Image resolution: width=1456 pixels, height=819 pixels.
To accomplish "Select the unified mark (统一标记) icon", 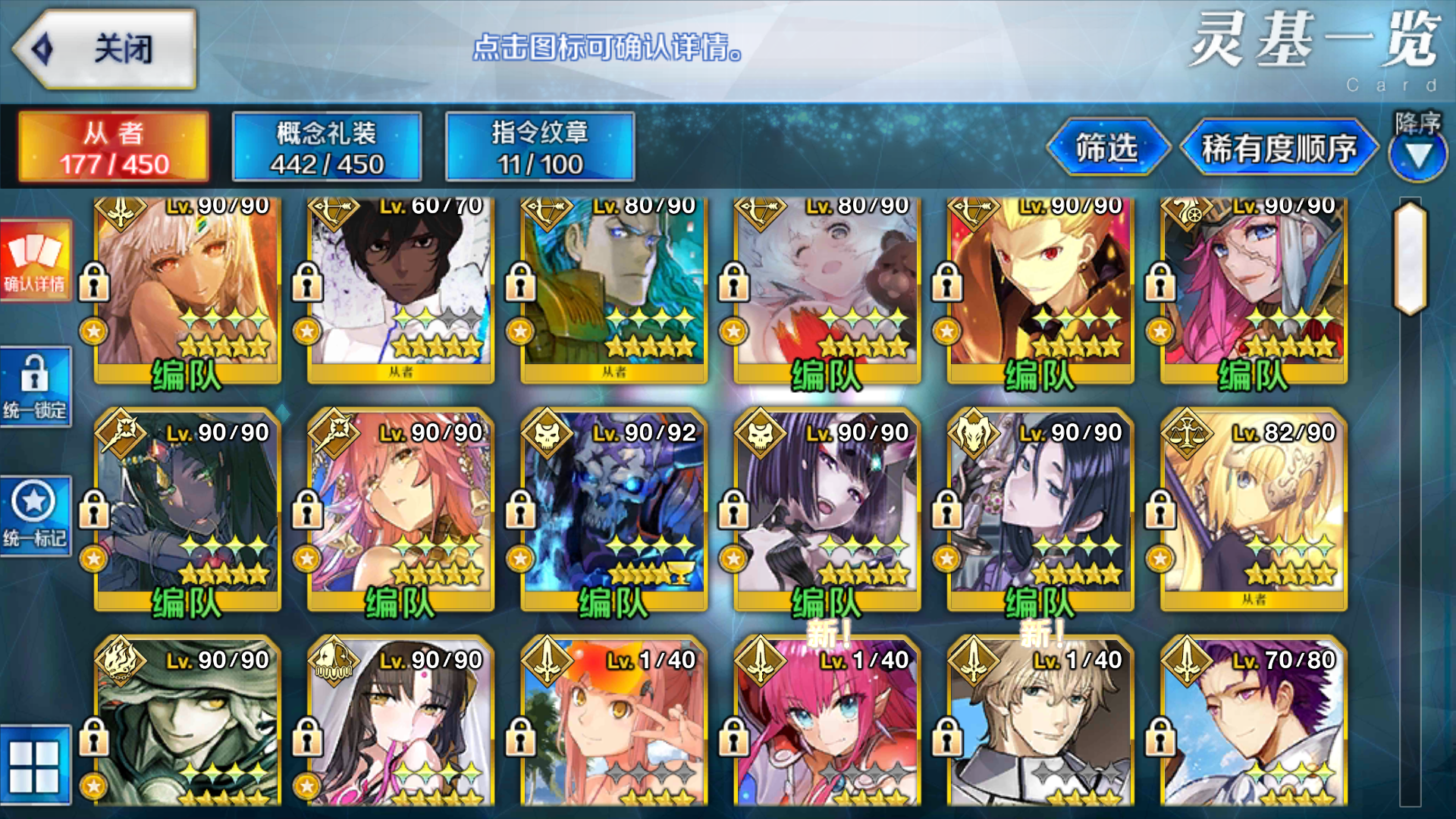I will pos(36,516).
